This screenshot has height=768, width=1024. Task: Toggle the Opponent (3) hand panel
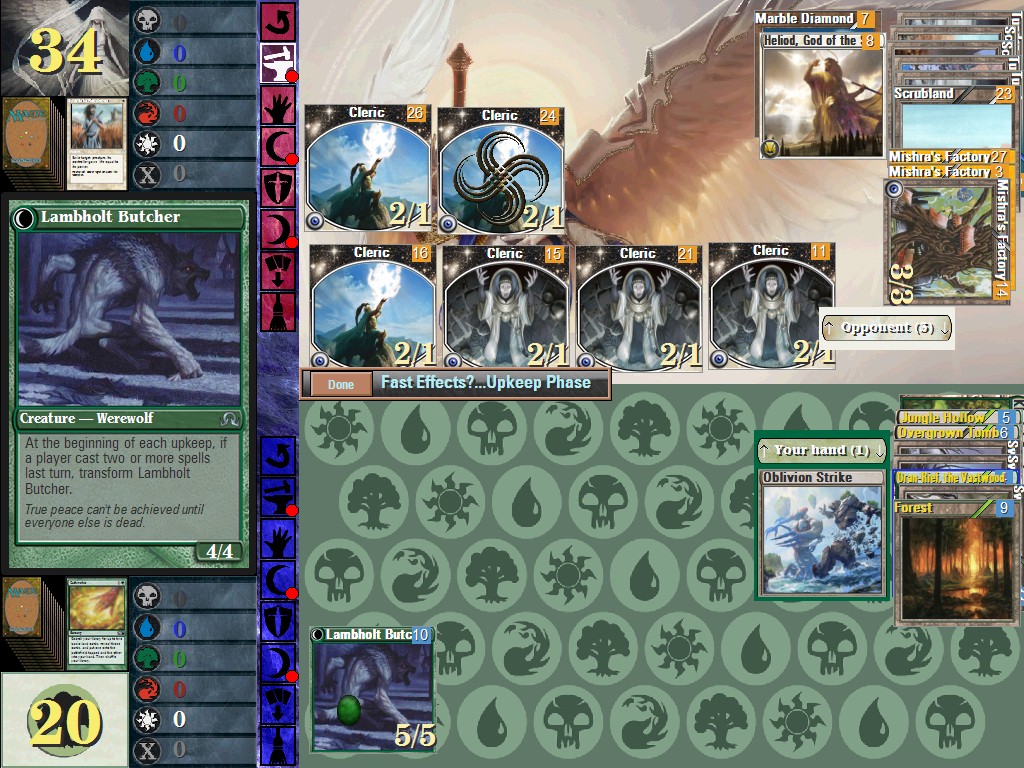pos(887,328)
